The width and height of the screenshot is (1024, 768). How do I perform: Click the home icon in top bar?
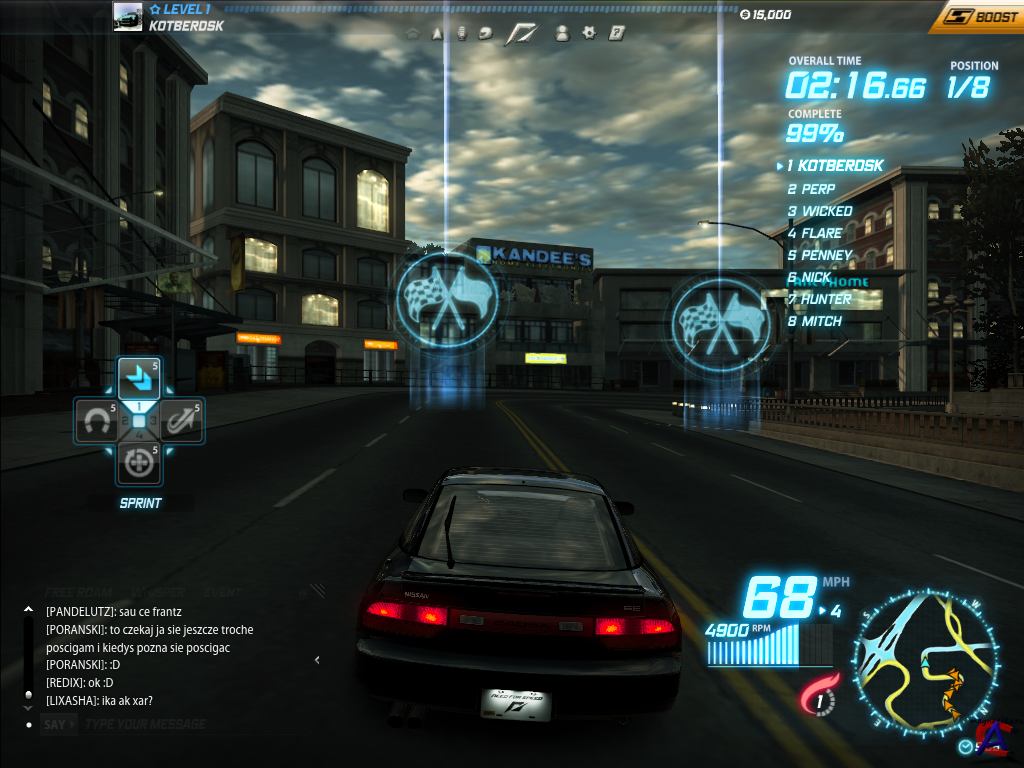[x=412, y=33]
